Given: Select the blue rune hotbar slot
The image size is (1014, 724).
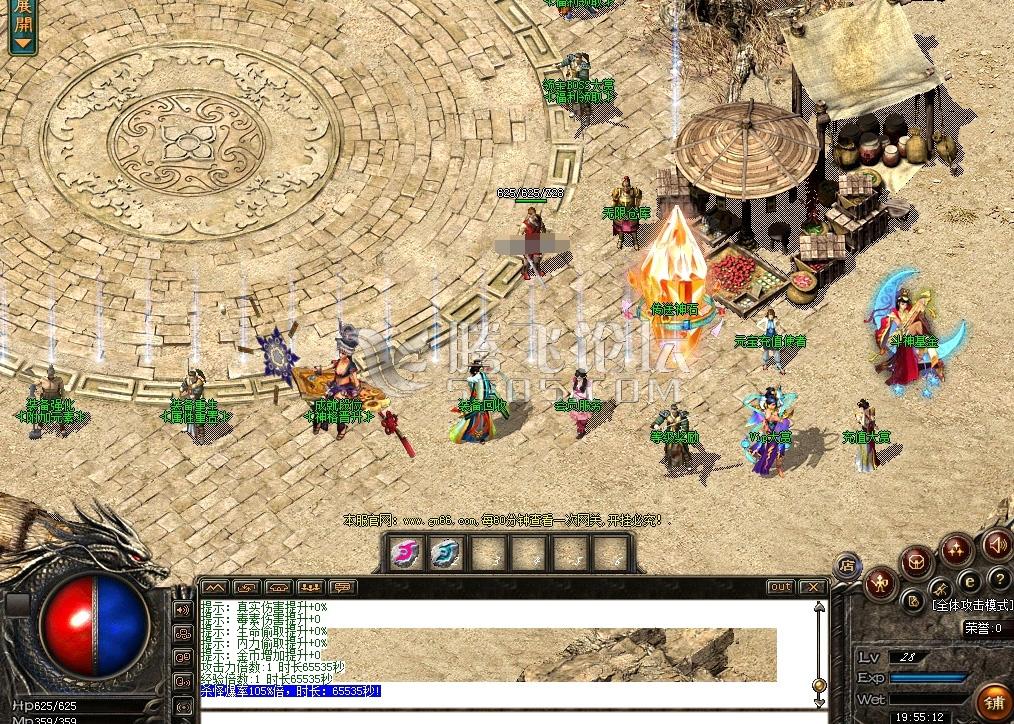Looking at the screenshot, I should pyautogui.click(x=445, y=551).
